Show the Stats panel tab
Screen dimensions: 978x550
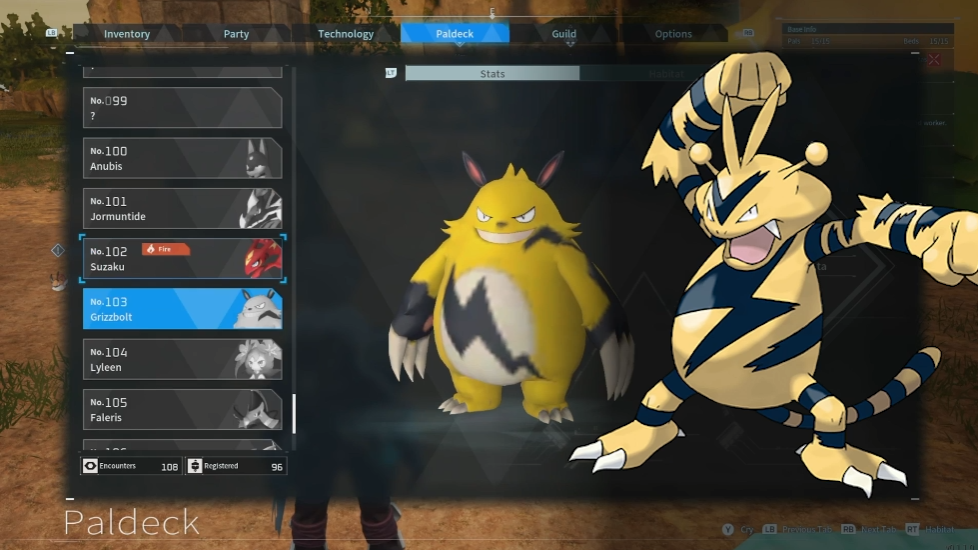(x=492, y=74)
